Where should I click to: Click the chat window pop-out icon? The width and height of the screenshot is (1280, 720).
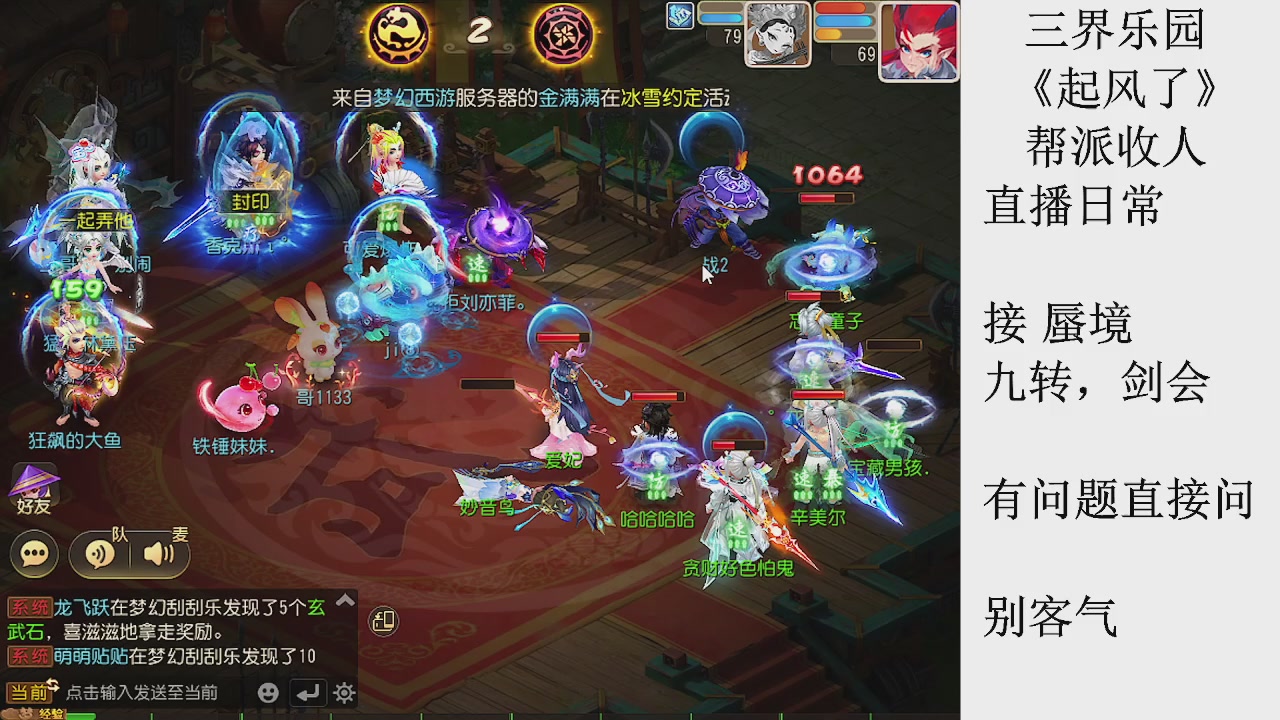[383, 621]
